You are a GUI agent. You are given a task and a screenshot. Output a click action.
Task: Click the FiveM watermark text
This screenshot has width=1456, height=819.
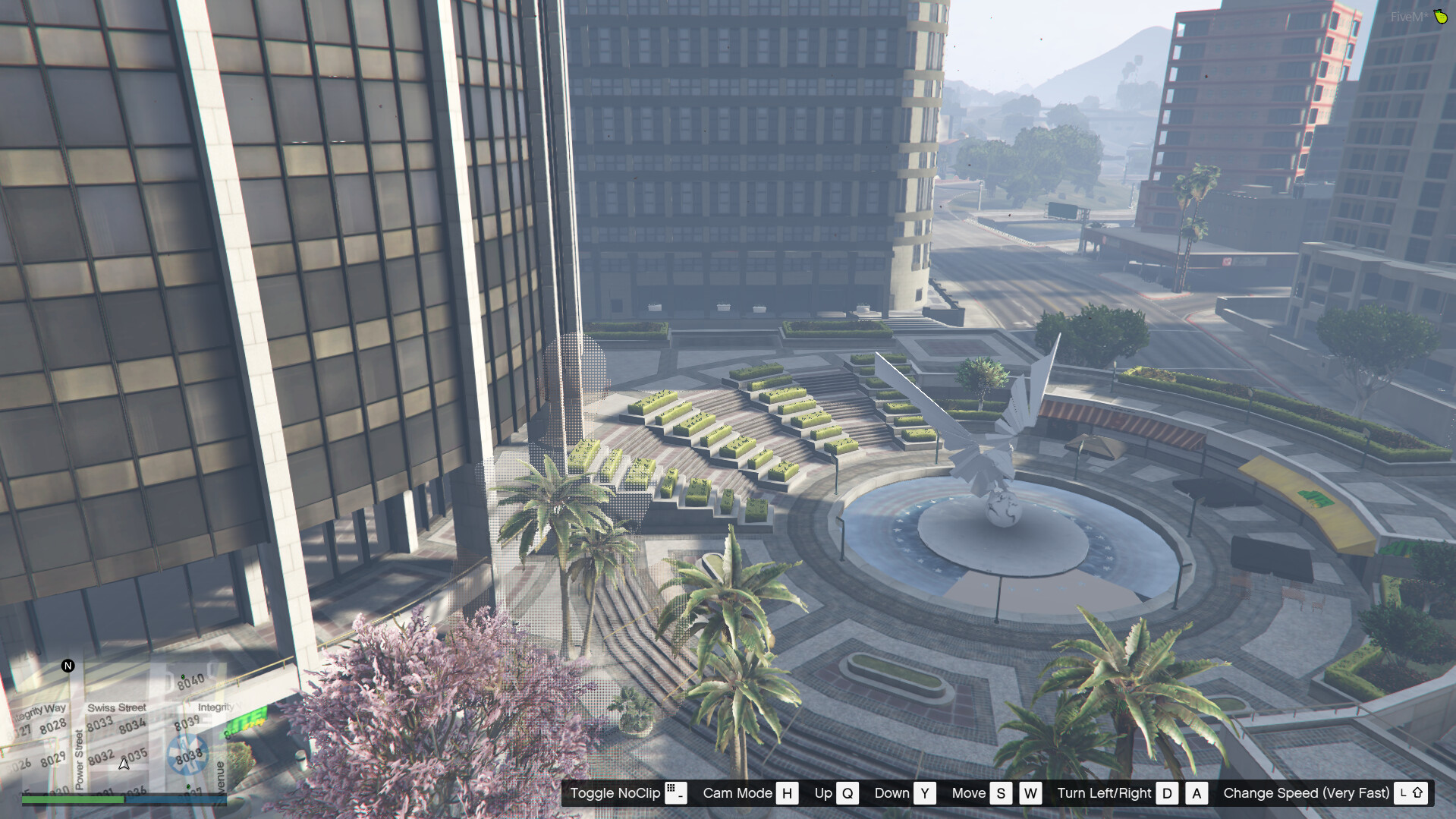[1407, 17]
